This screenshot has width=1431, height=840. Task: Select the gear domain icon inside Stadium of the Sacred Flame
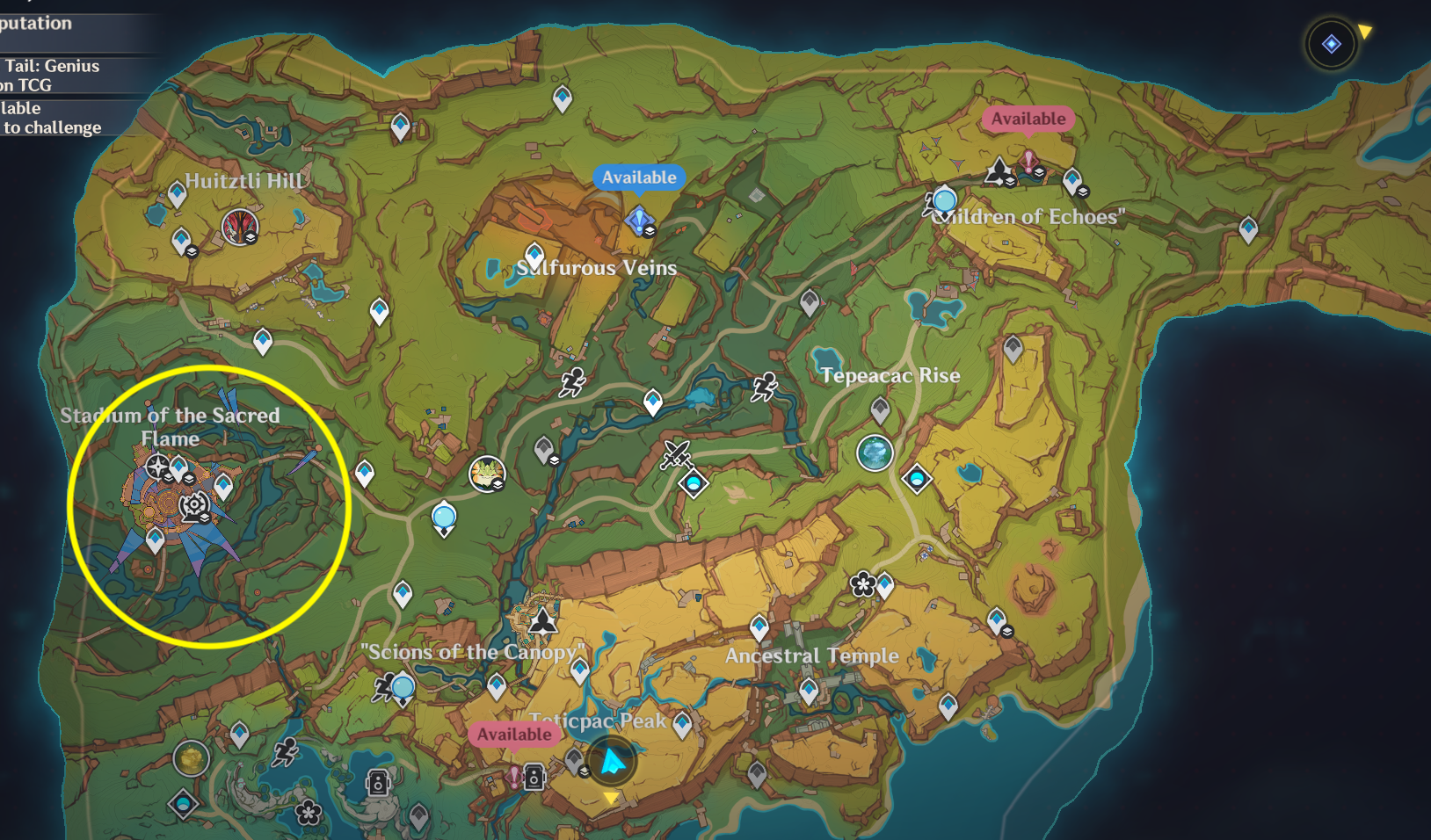[x=193, y=503]
